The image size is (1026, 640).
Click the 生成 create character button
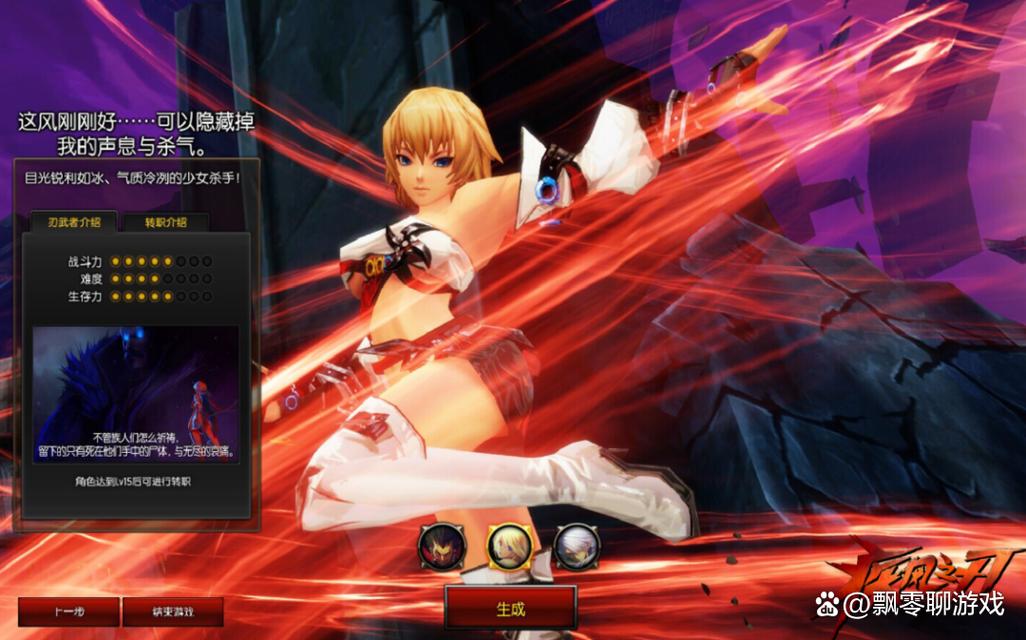[x=510, y=608]
